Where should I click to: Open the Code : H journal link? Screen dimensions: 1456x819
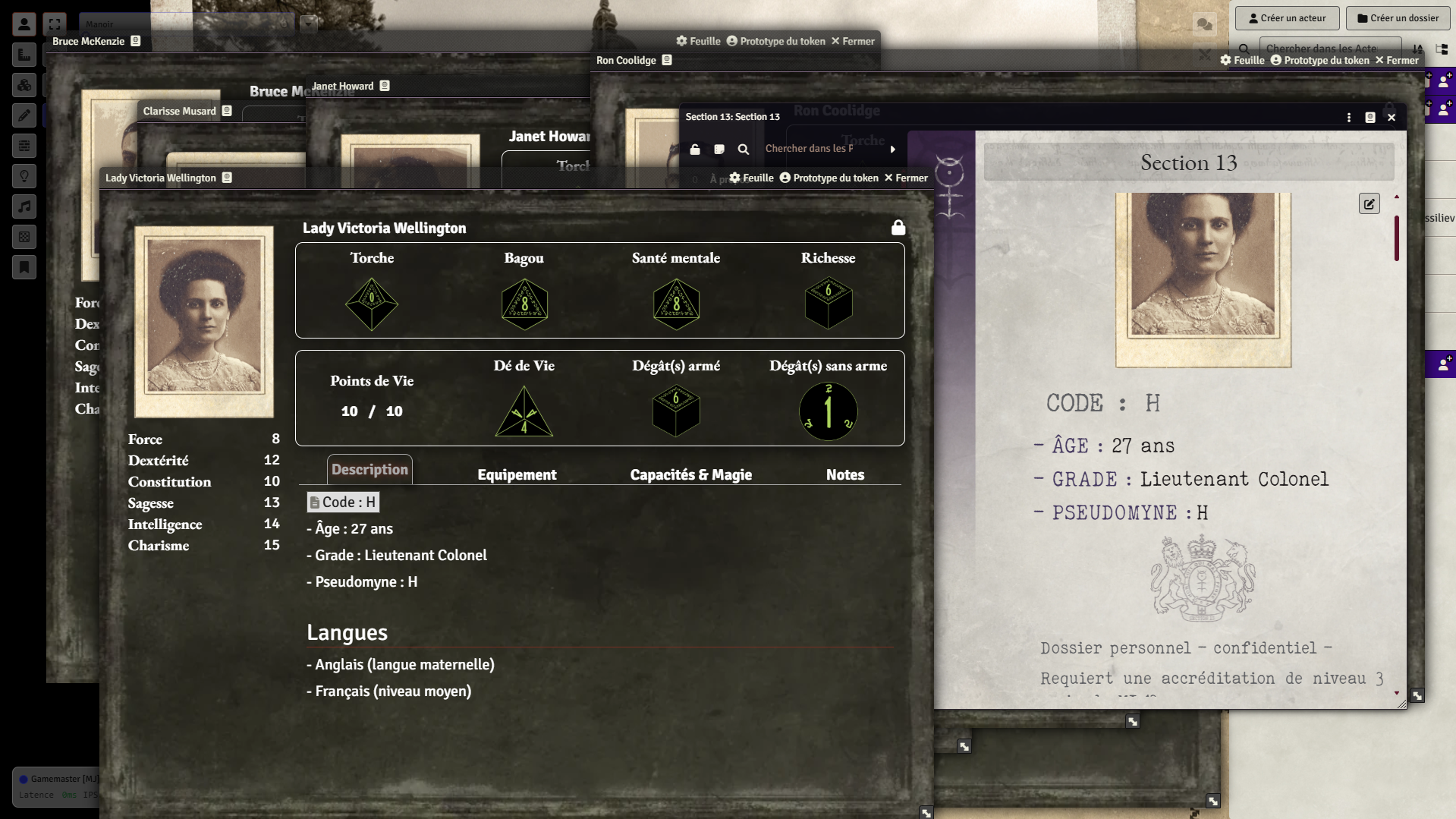click(344, 502)
